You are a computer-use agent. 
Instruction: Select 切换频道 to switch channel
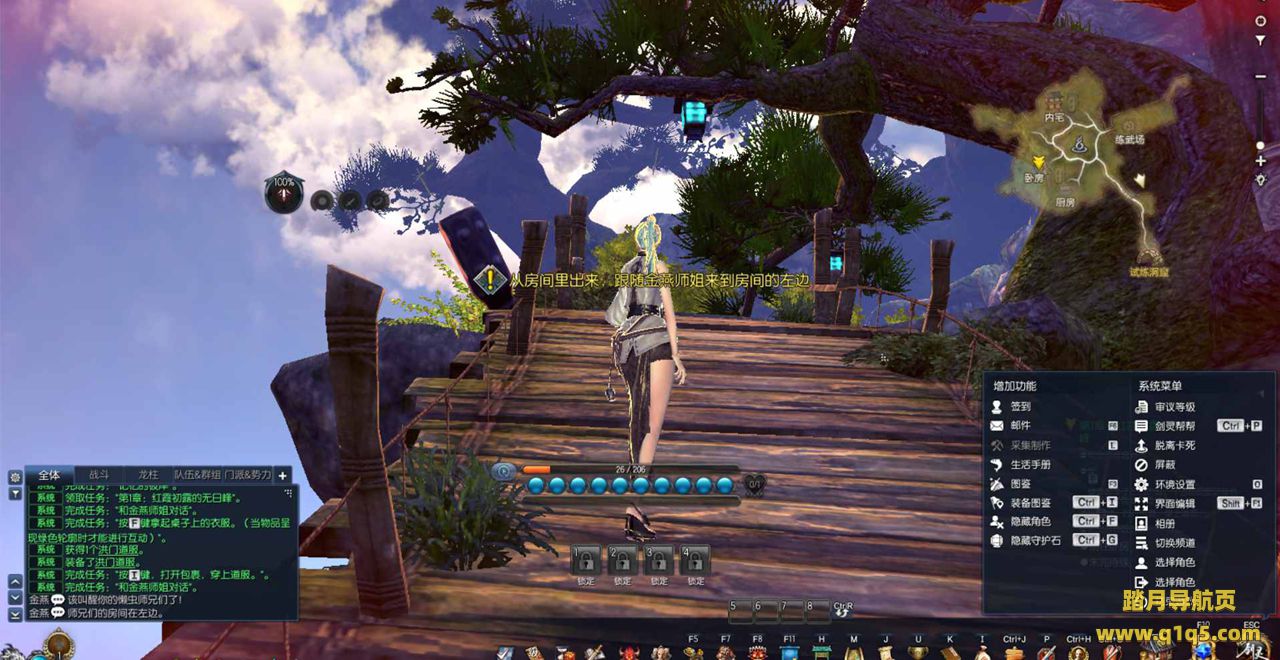tap(1174, 543)
